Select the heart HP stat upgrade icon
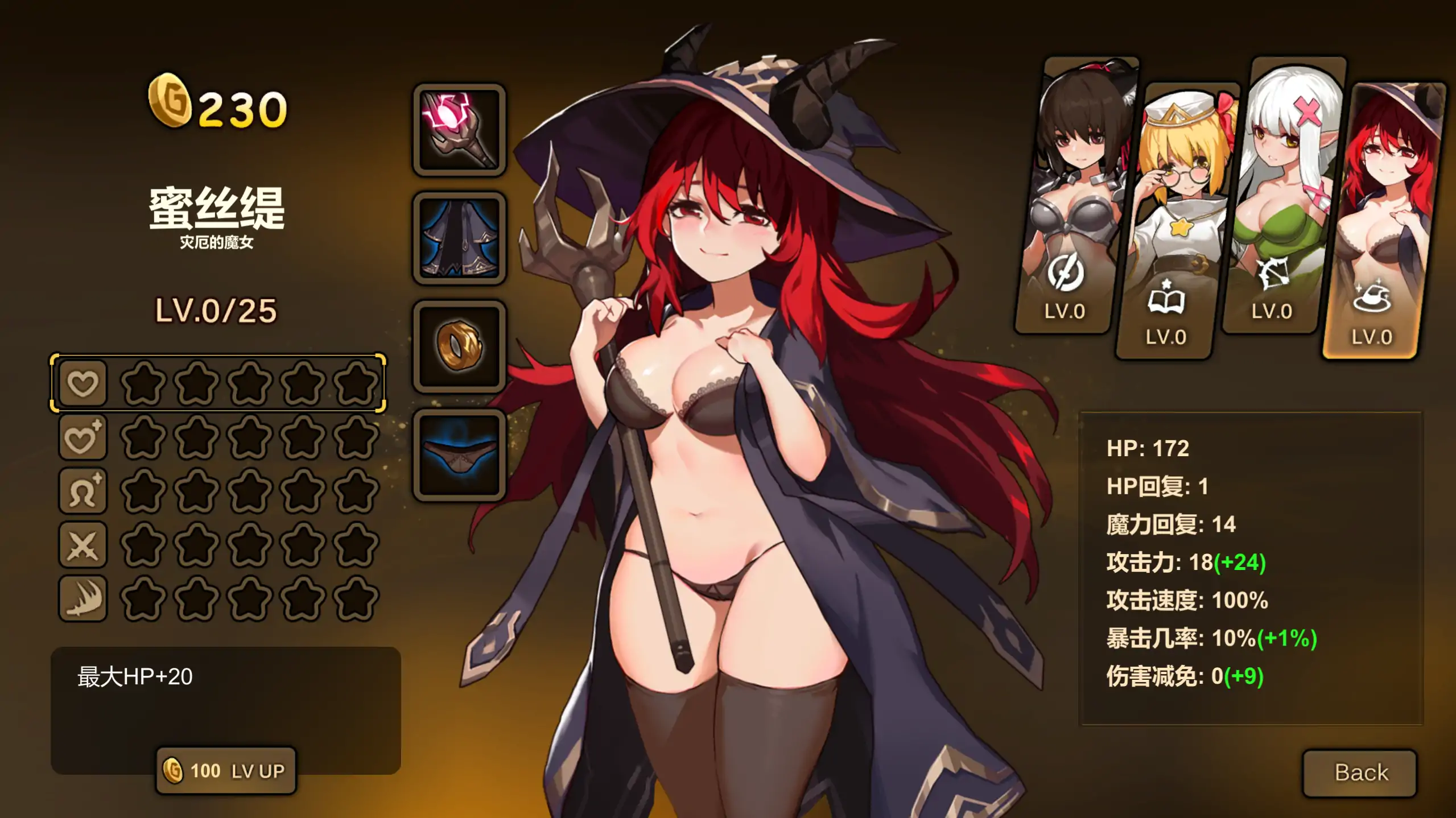 tap(83, 384)
